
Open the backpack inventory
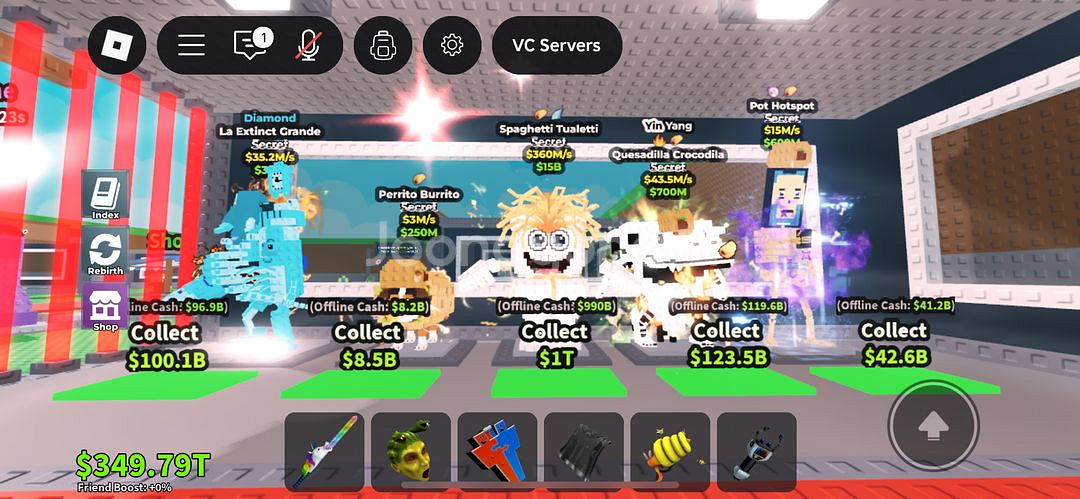pyautogui.click(x=382, y=45)
